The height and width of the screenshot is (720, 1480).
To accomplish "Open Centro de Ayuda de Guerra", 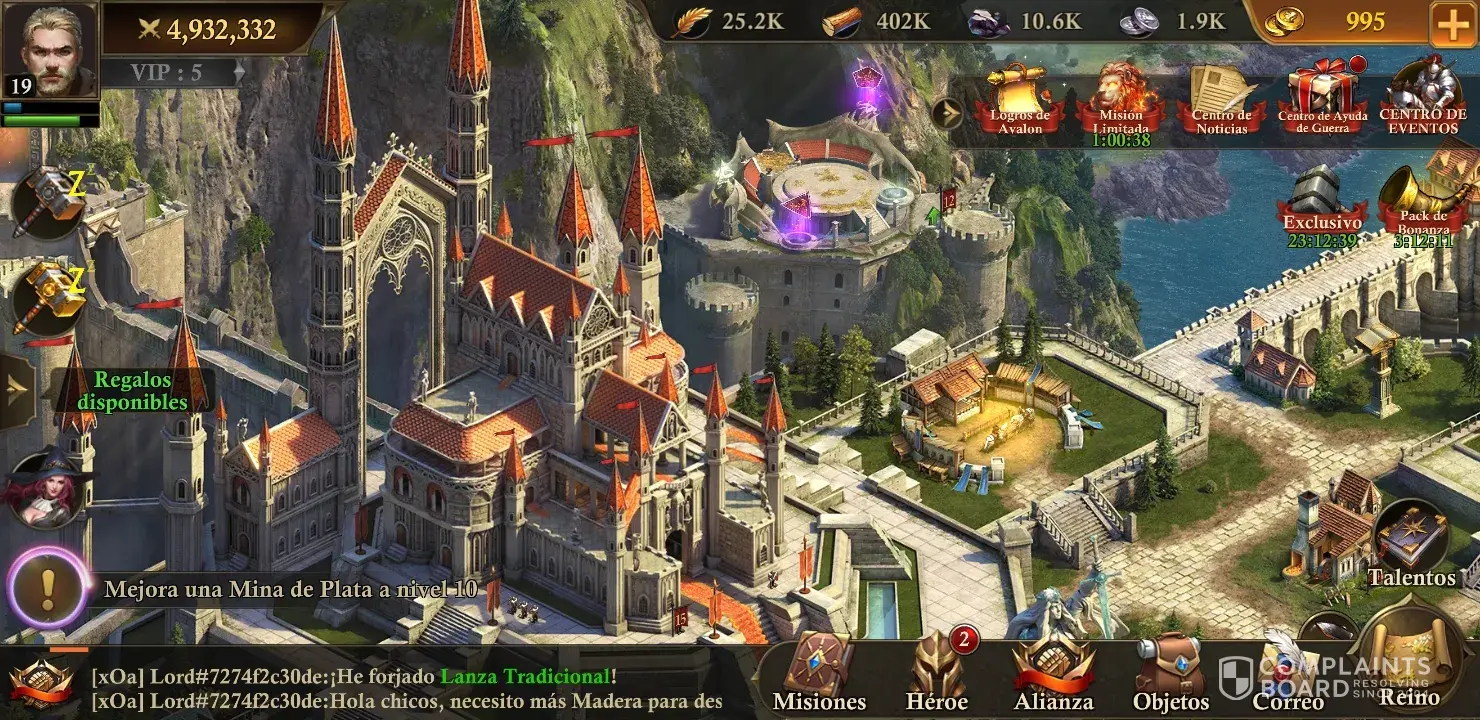I will 1322,102.
